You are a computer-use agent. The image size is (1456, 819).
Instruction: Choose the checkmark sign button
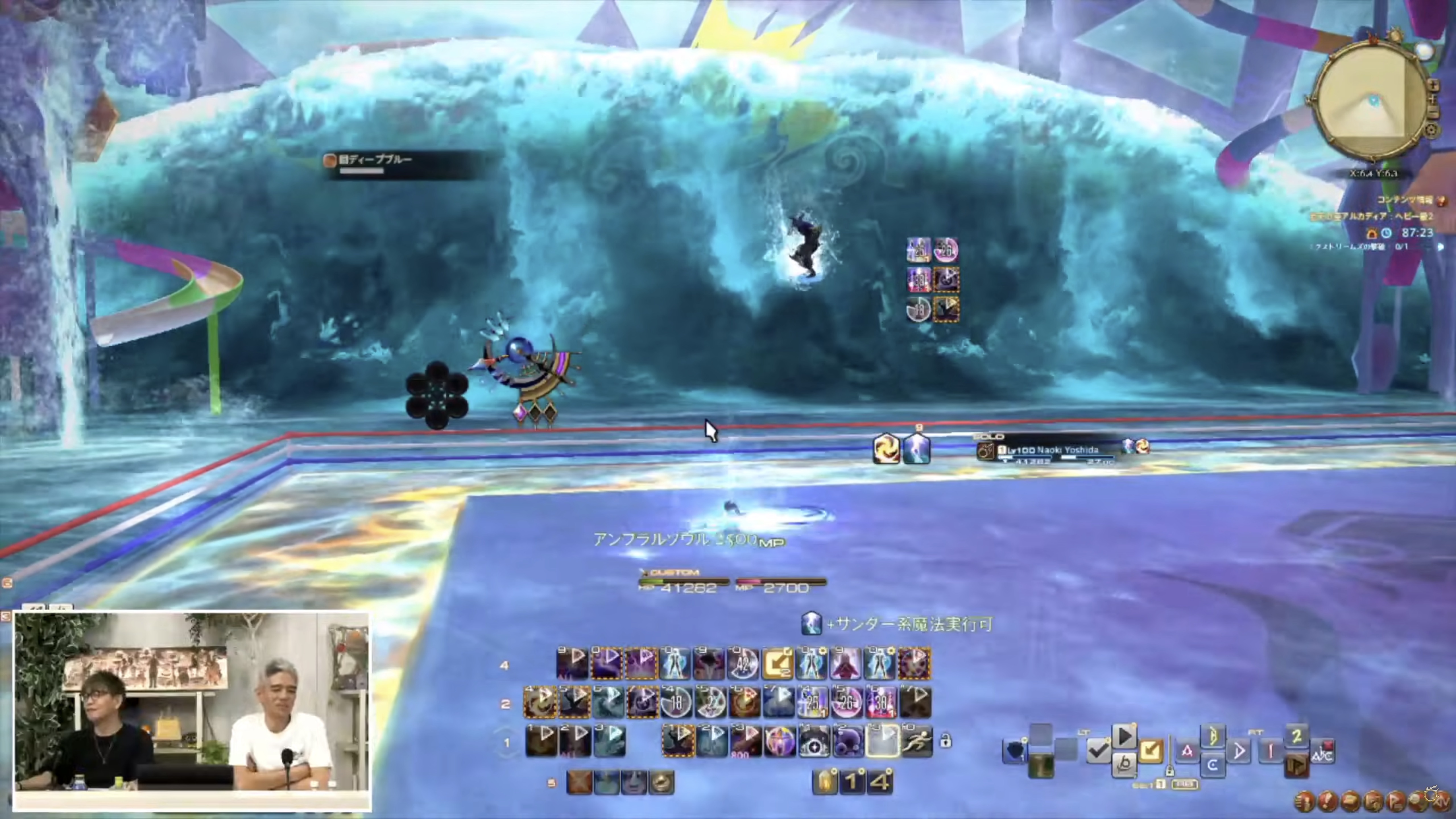pos(1098,751)
